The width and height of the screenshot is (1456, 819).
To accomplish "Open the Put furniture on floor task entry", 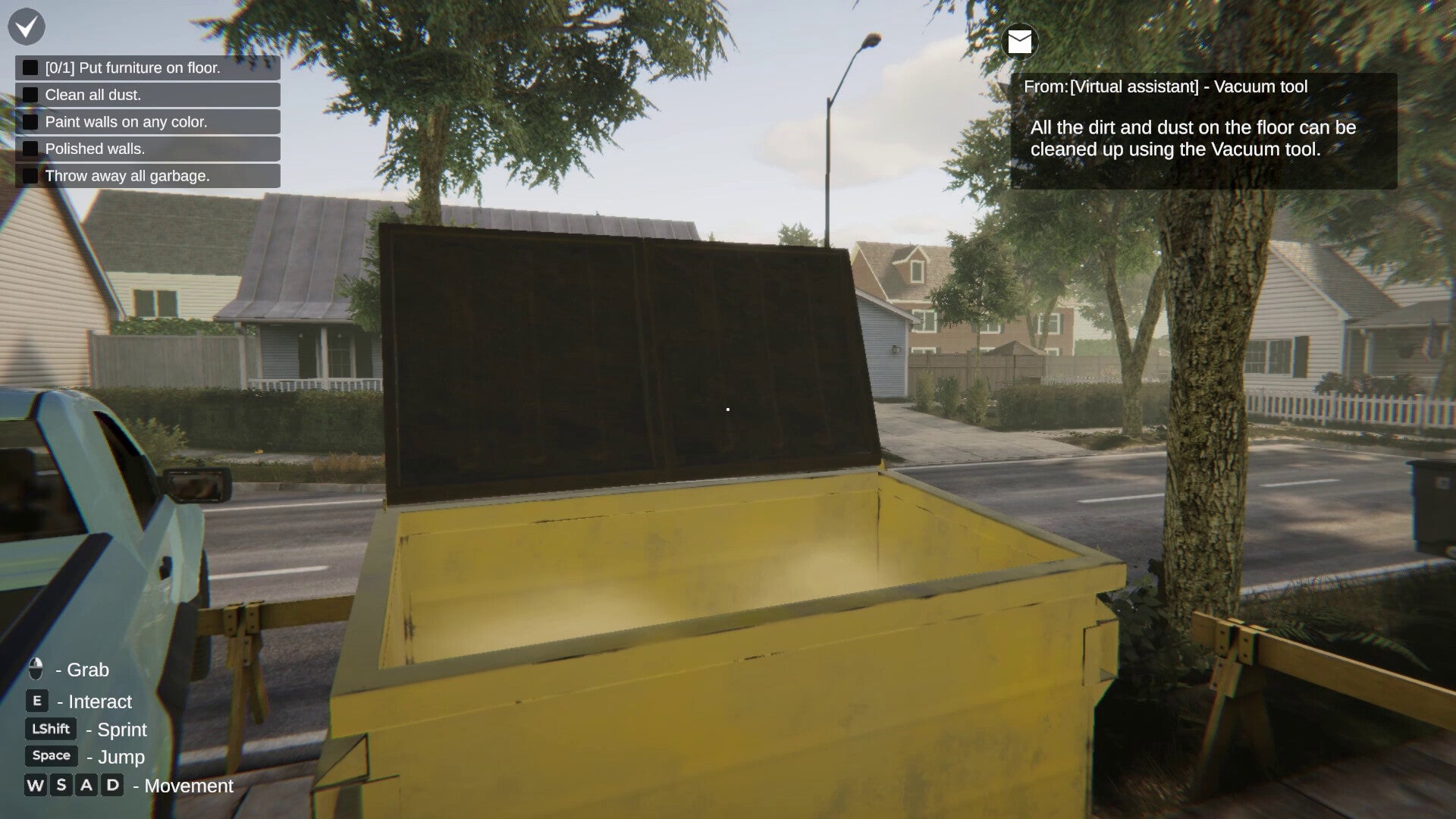I will [133, 67].
